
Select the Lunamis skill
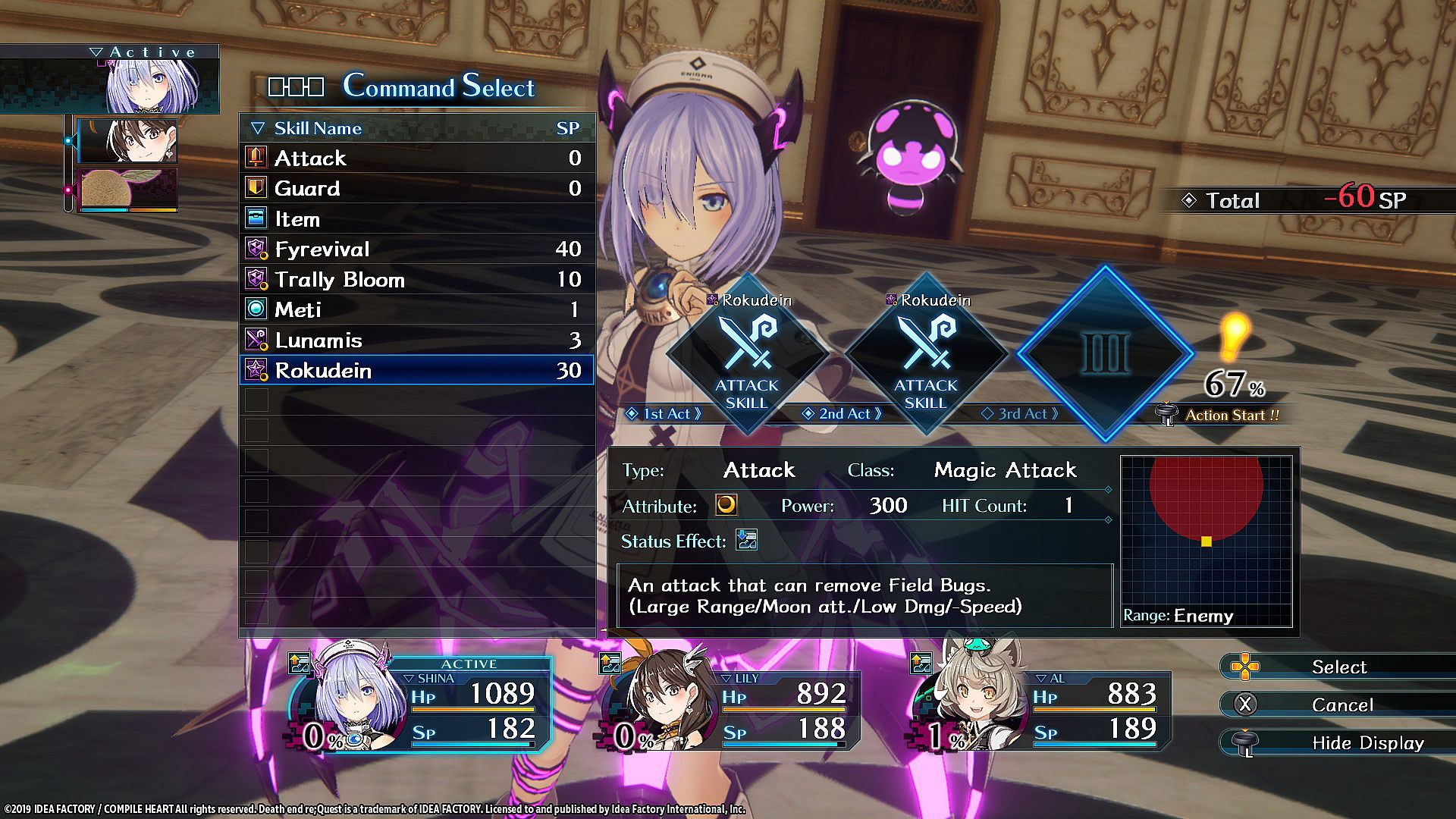[x=416, y=340]
